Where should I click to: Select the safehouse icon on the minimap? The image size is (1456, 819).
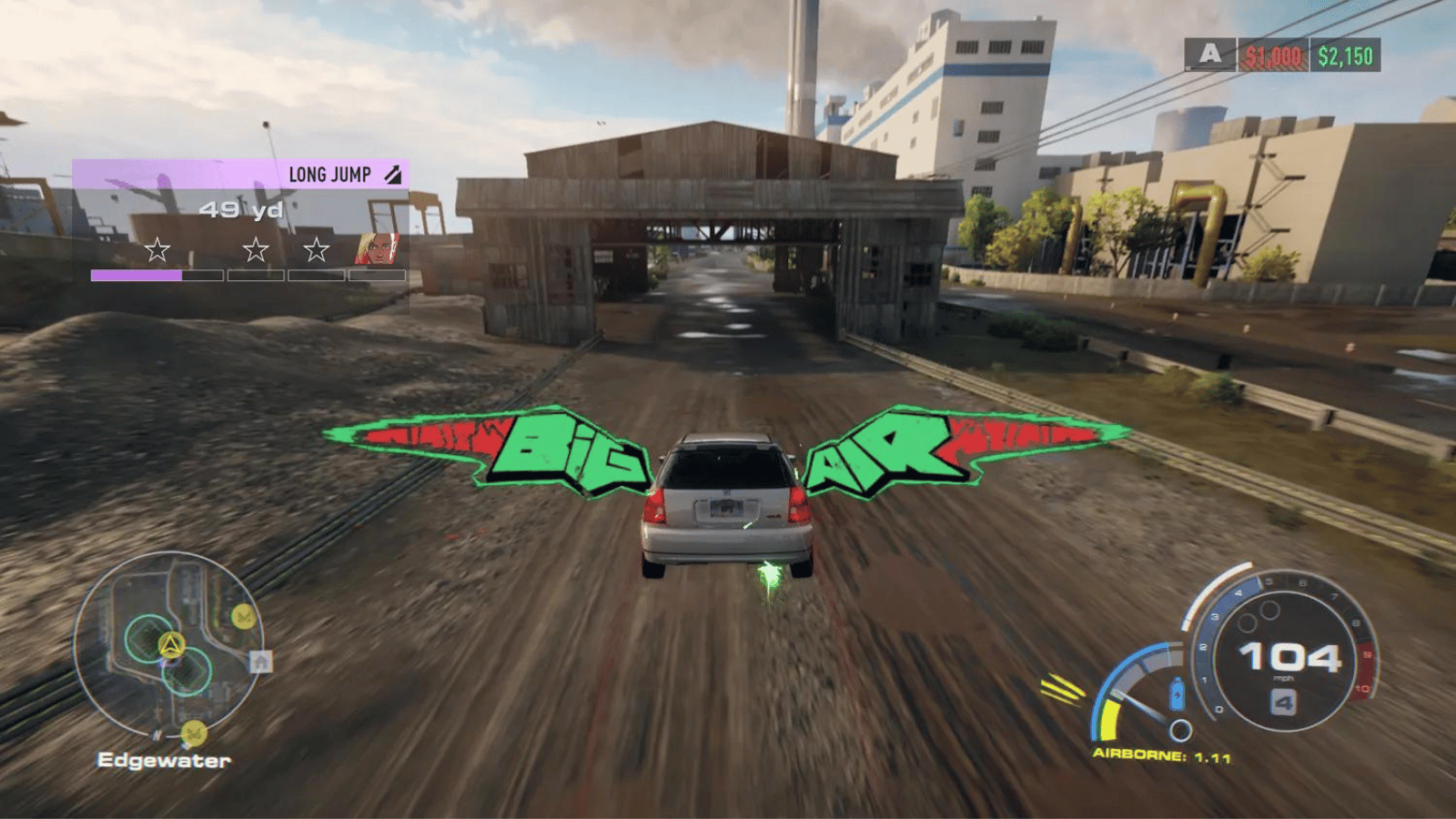(261, 662)
